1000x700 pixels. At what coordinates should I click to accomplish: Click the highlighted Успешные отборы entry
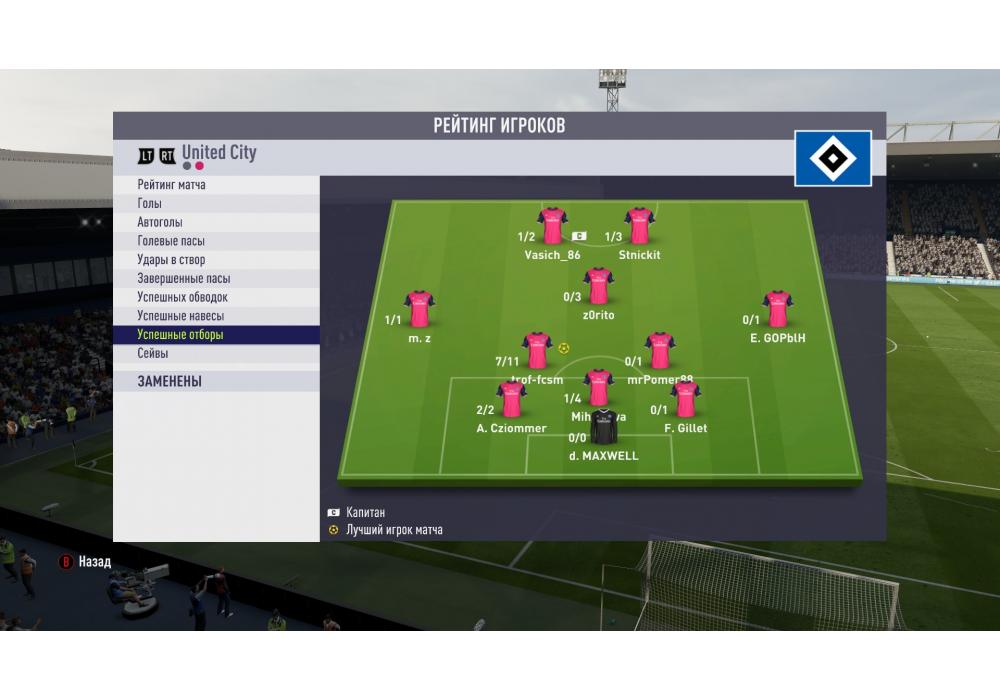click(x=181, y=335)
